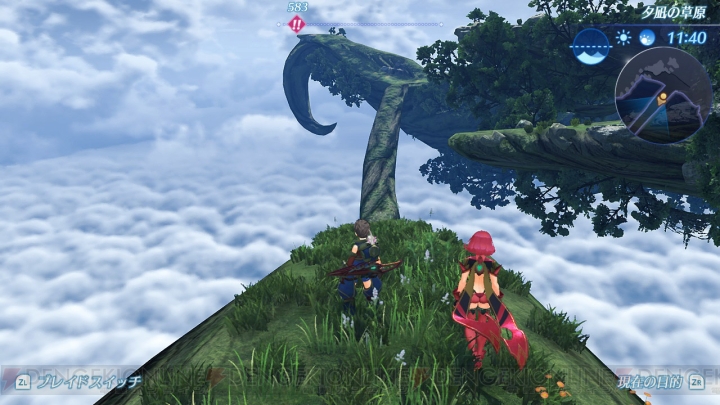Click the red quest marker on the compass
The width and height of the screenshot is (720, 405).
(x=296, y=24)
